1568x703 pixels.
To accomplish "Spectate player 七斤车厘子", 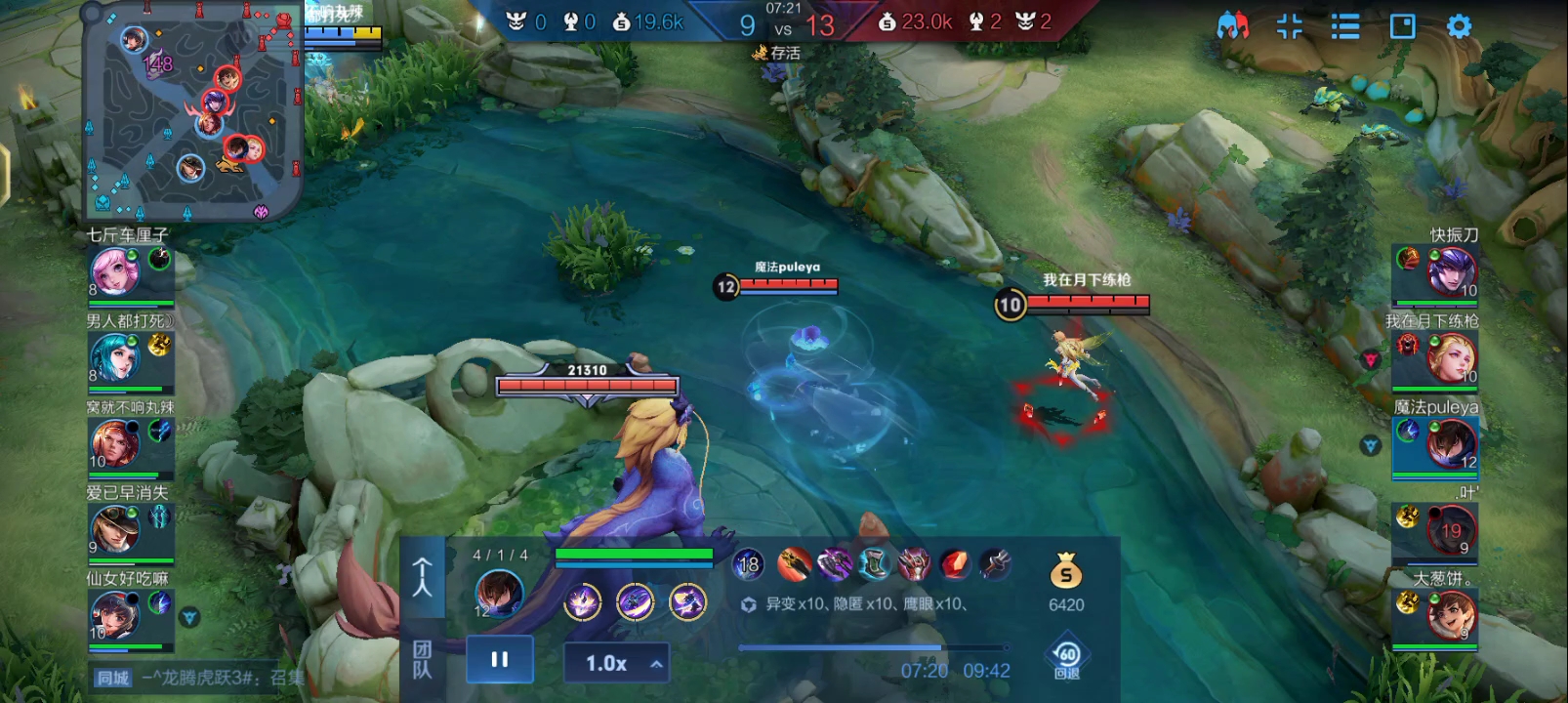I will (x=115, y=271).
